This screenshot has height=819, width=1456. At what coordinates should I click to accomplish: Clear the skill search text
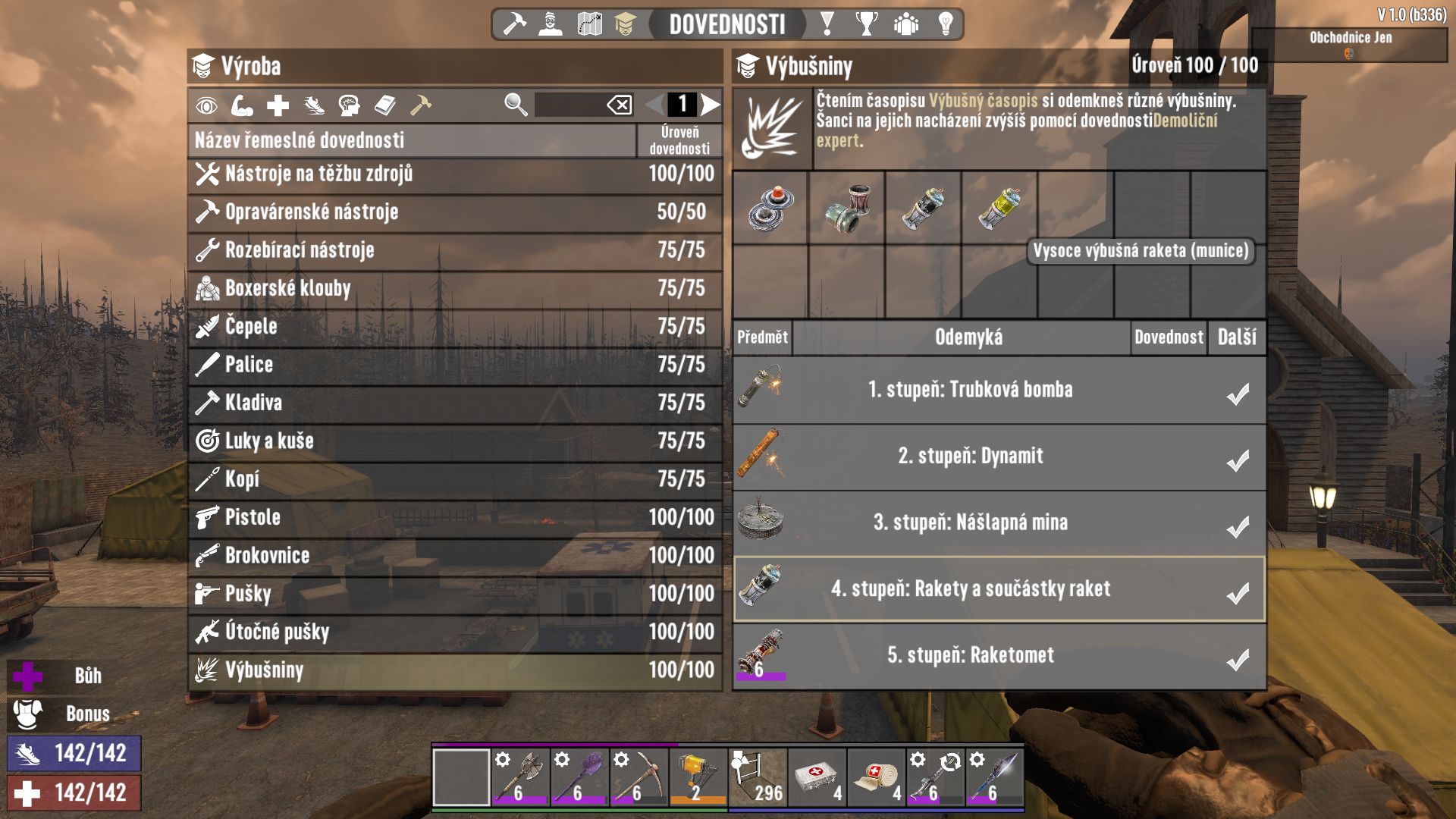(620, 105)
